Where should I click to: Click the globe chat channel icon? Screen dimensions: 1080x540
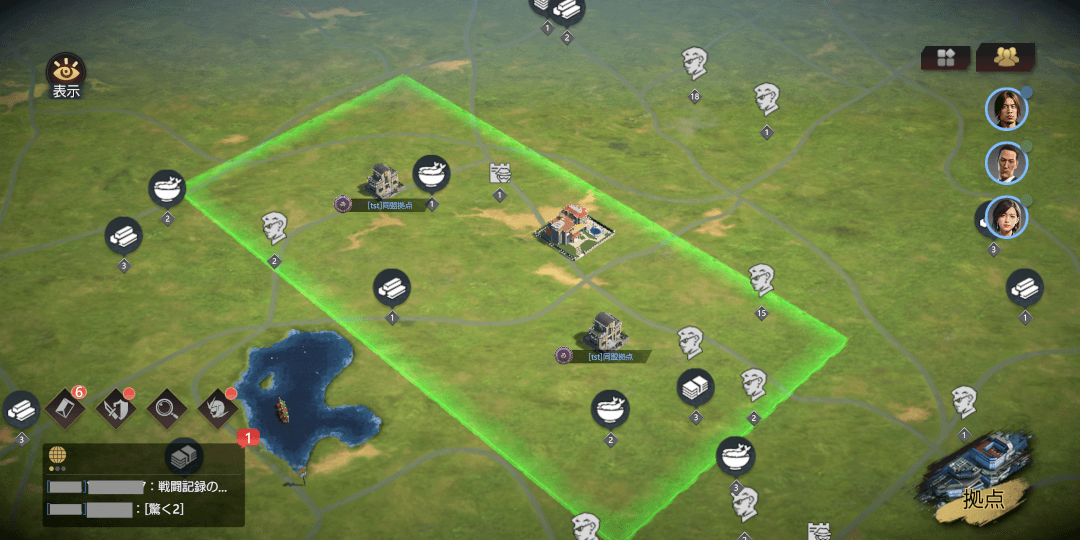pyautogui.click(x=57, y=455)
